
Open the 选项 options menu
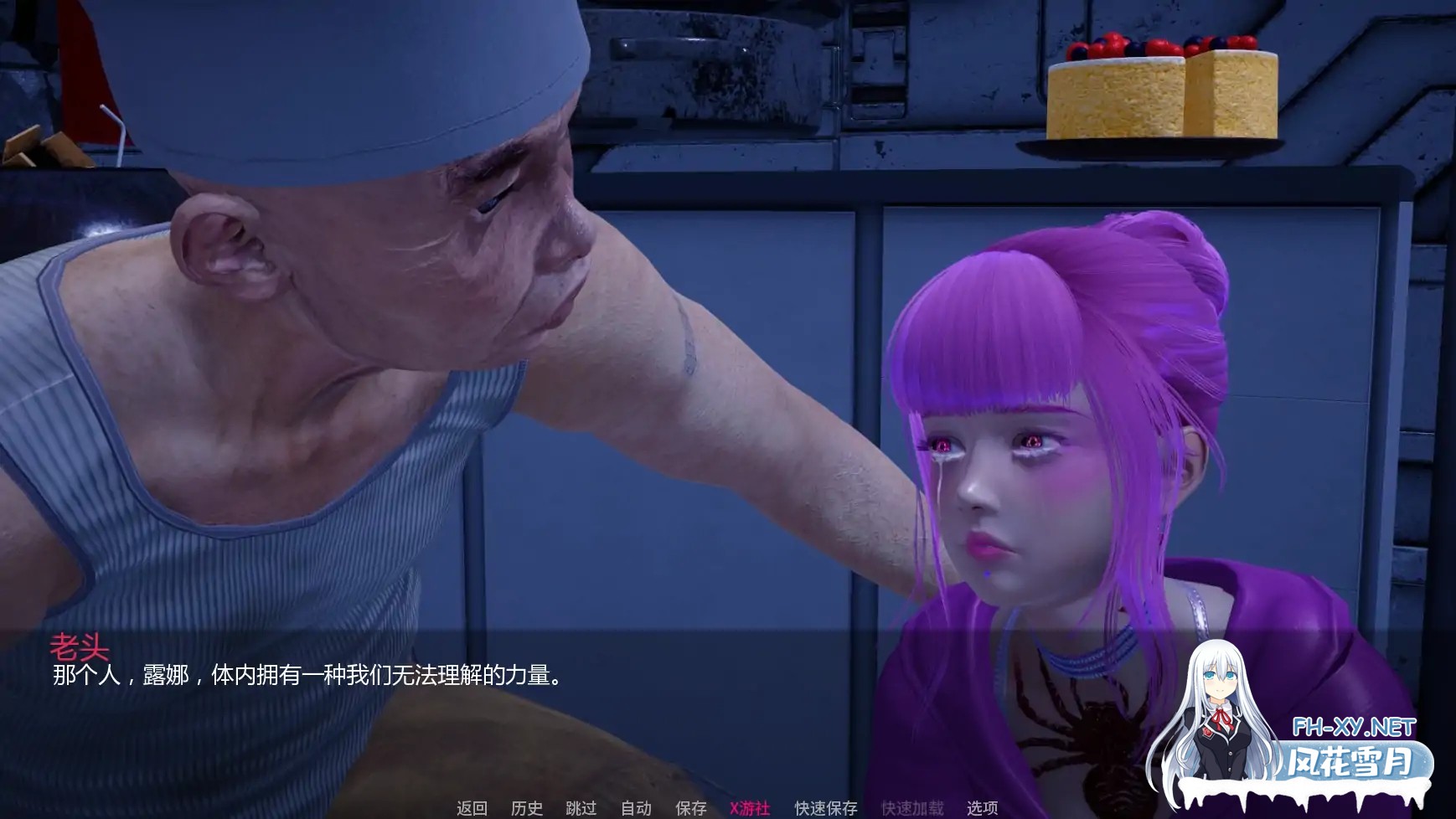983,810
